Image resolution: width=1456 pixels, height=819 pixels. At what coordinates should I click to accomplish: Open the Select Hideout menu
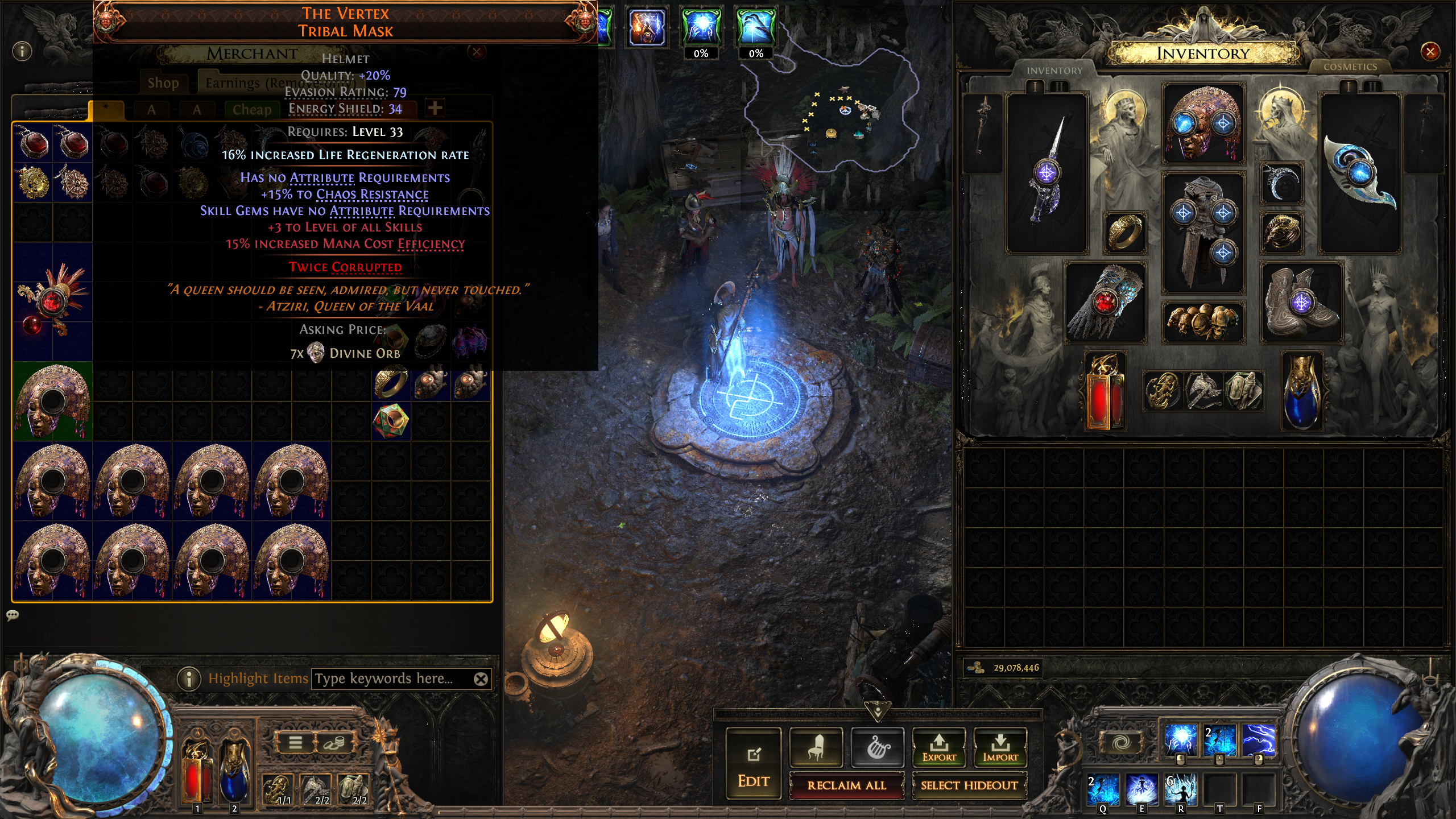click(969, 785)
